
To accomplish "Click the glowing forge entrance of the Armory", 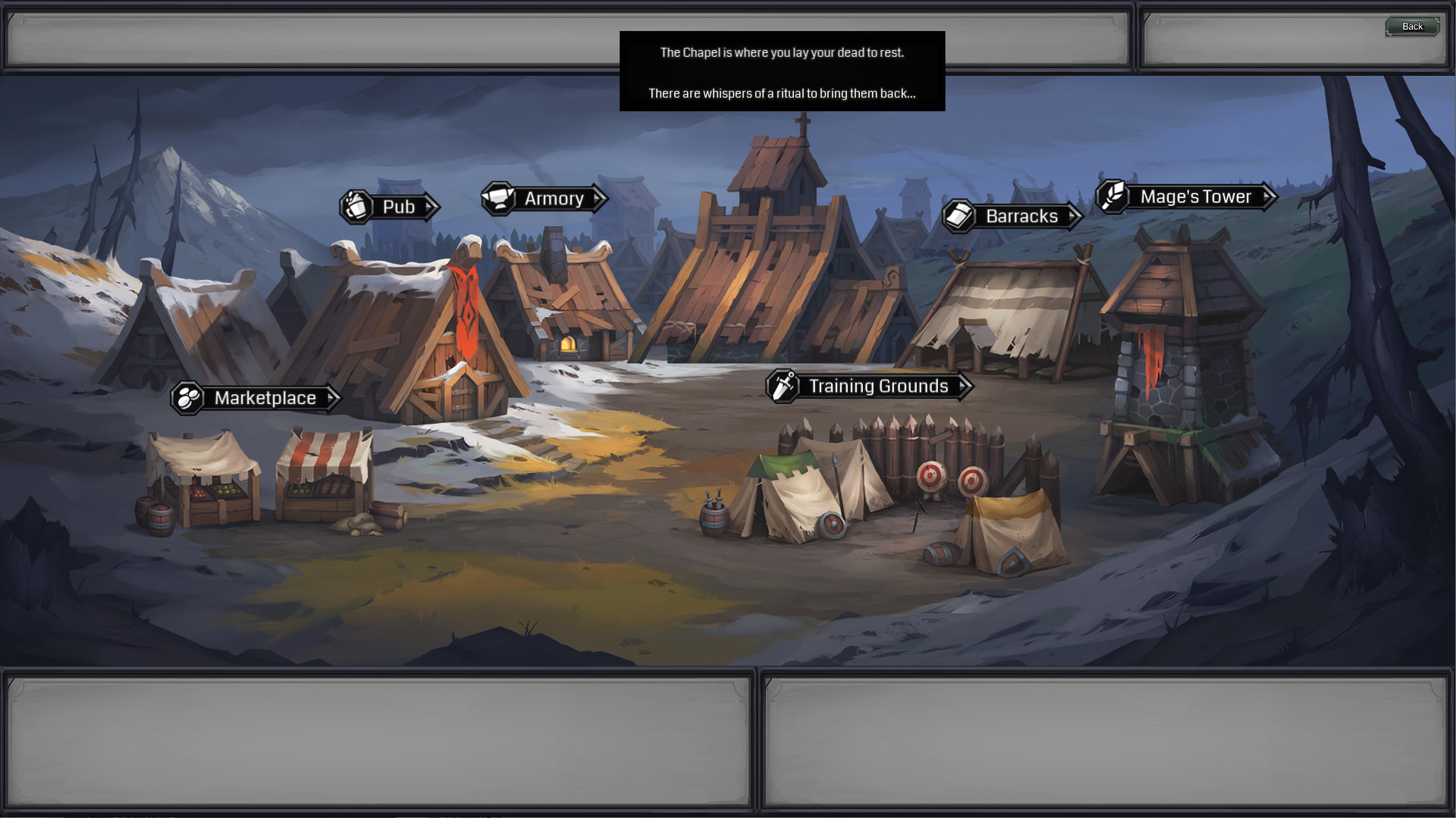I will pyautogui.click(x=570, y=343).
